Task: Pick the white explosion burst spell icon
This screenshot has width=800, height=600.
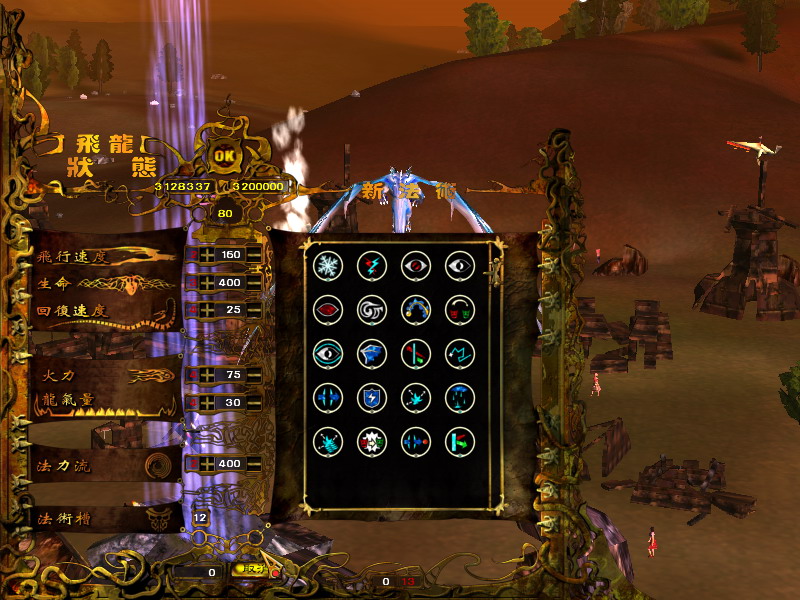Action: (372, 441)
